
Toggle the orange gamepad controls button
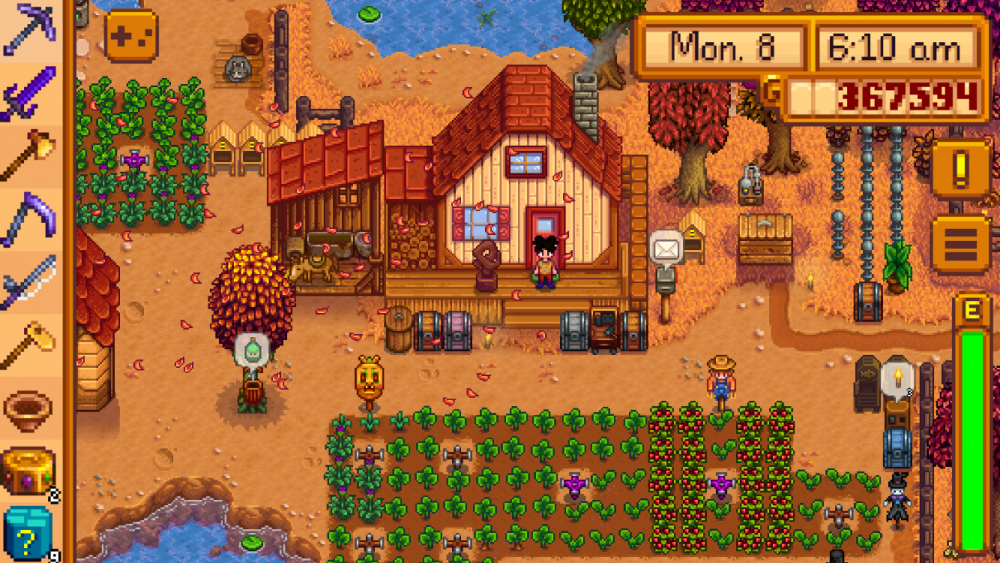(x=131, y=36)
